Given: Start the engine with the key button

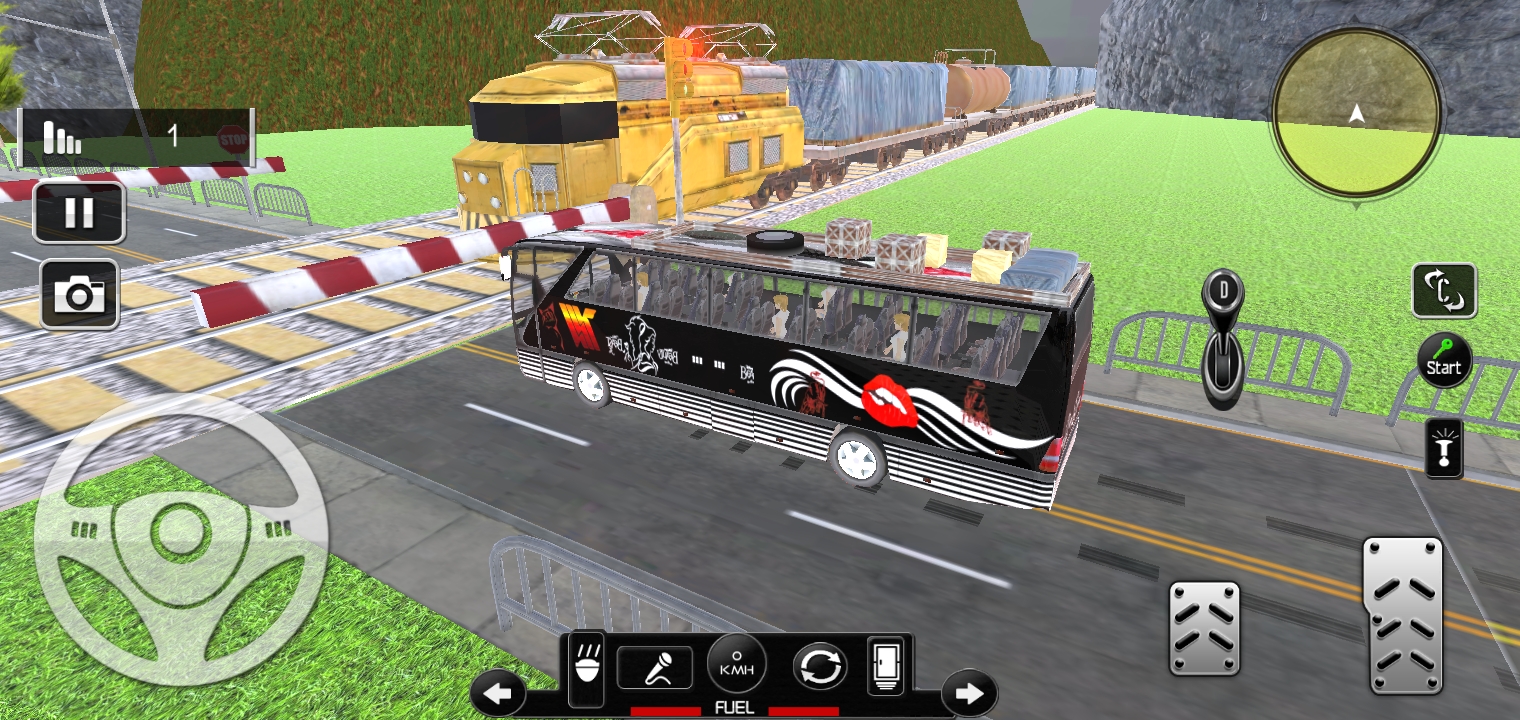Looking at the screenshot, I should [x=1444, y=360].
